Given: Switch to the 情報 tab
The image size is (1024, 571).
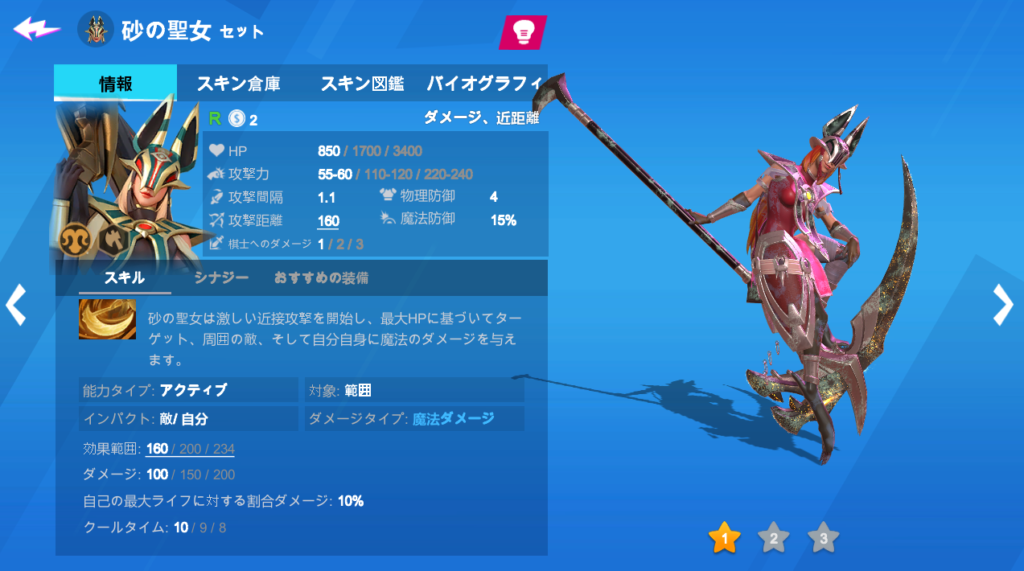Looking at the screenshot, I should click(115, 83).
